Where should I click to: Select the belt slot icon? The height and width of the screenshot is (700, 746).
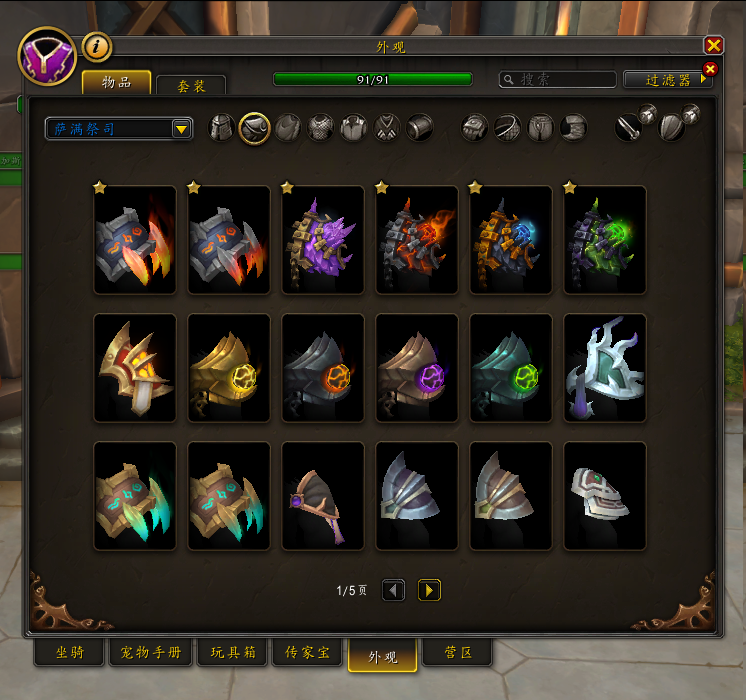pyautogui.click(x=508, y=128)
